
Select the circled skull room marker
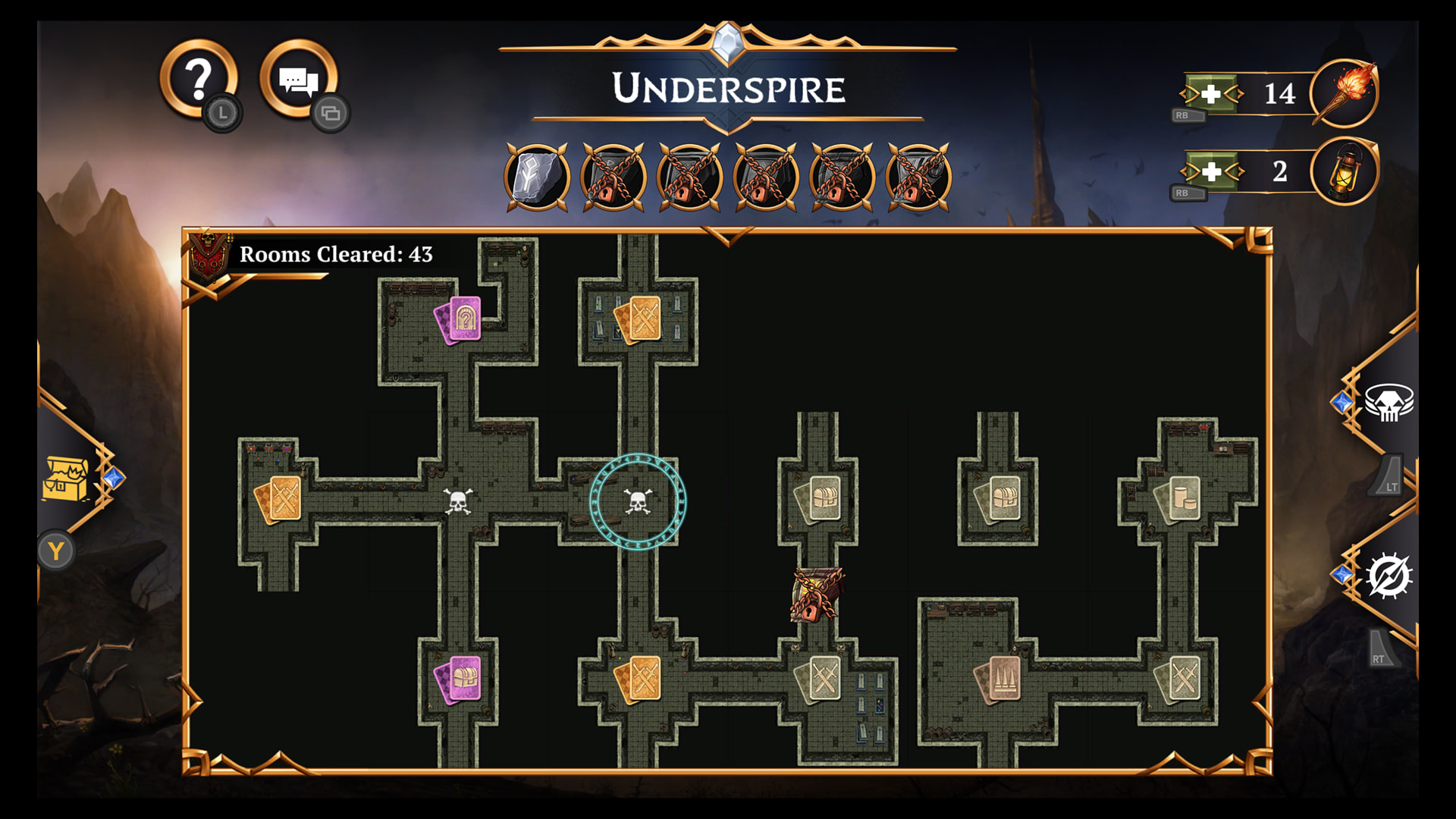pos(638,501)
